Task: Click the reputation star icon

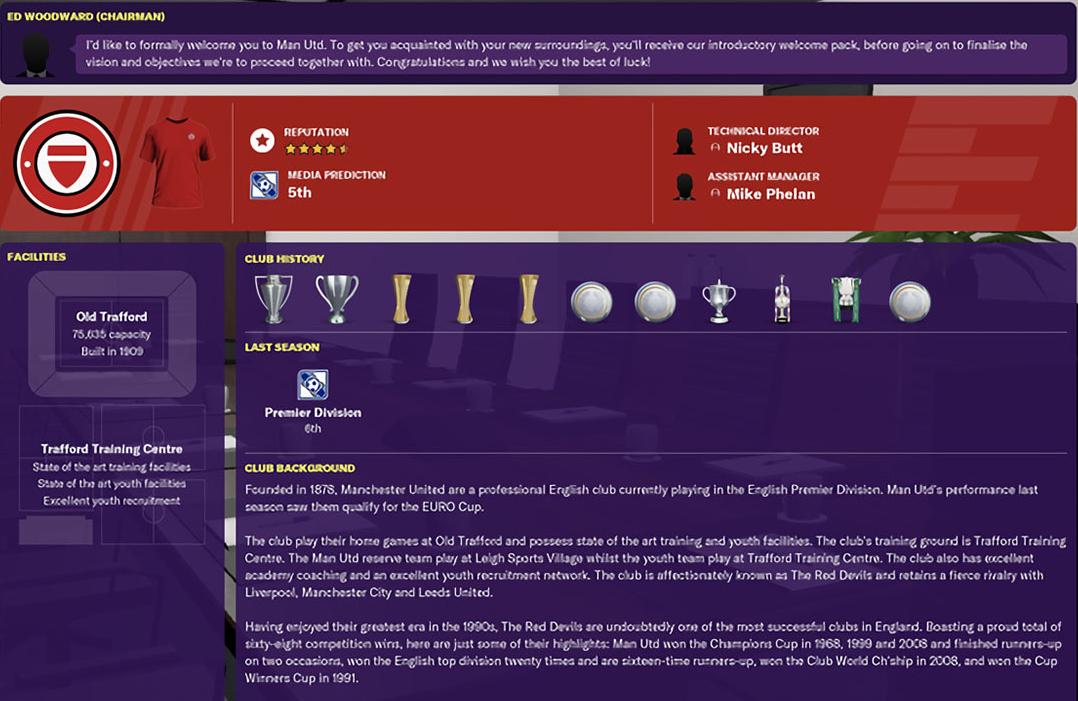Action: coord(262,141)
